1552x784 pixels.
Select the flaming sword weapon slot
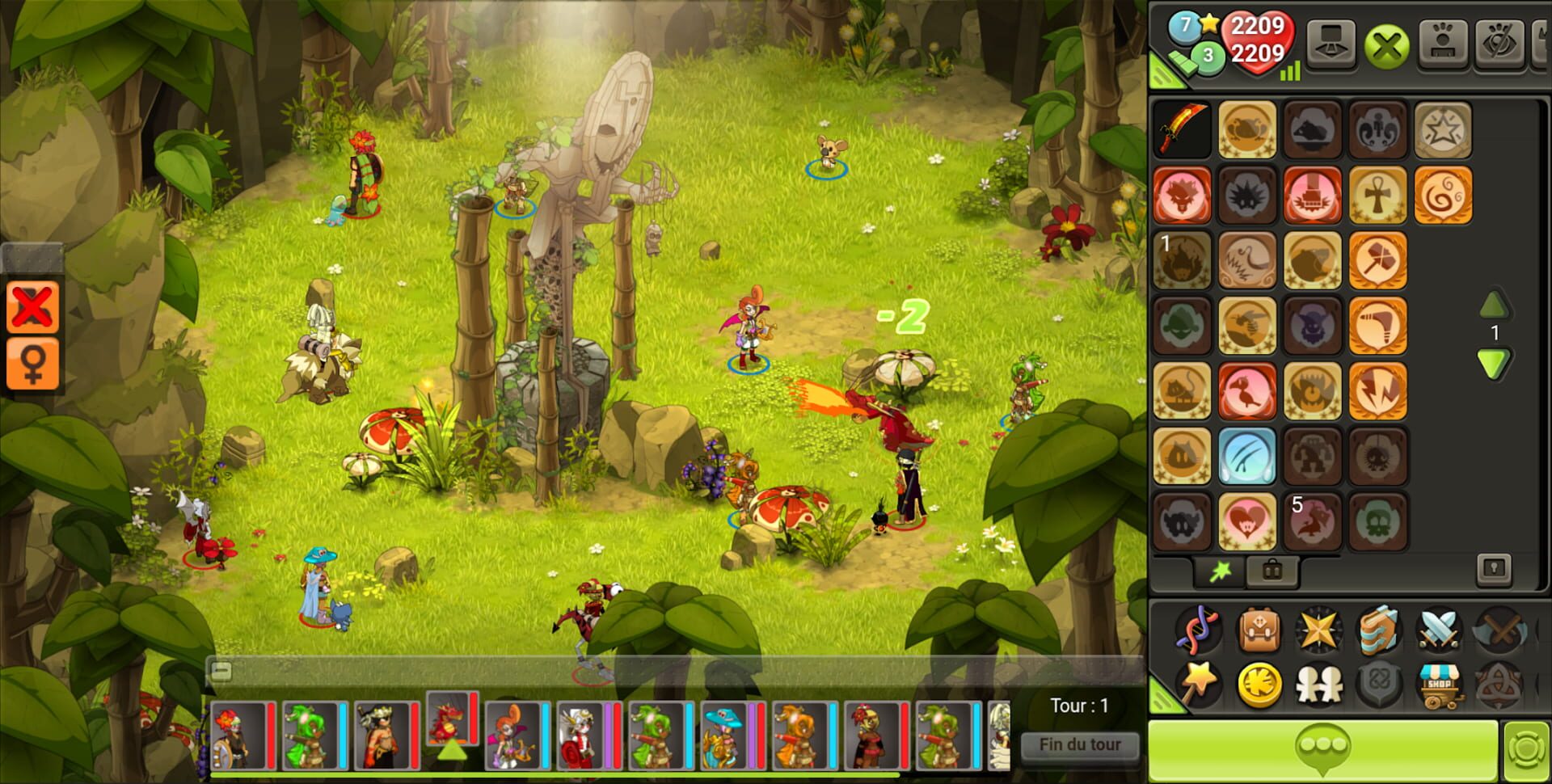1180,129
